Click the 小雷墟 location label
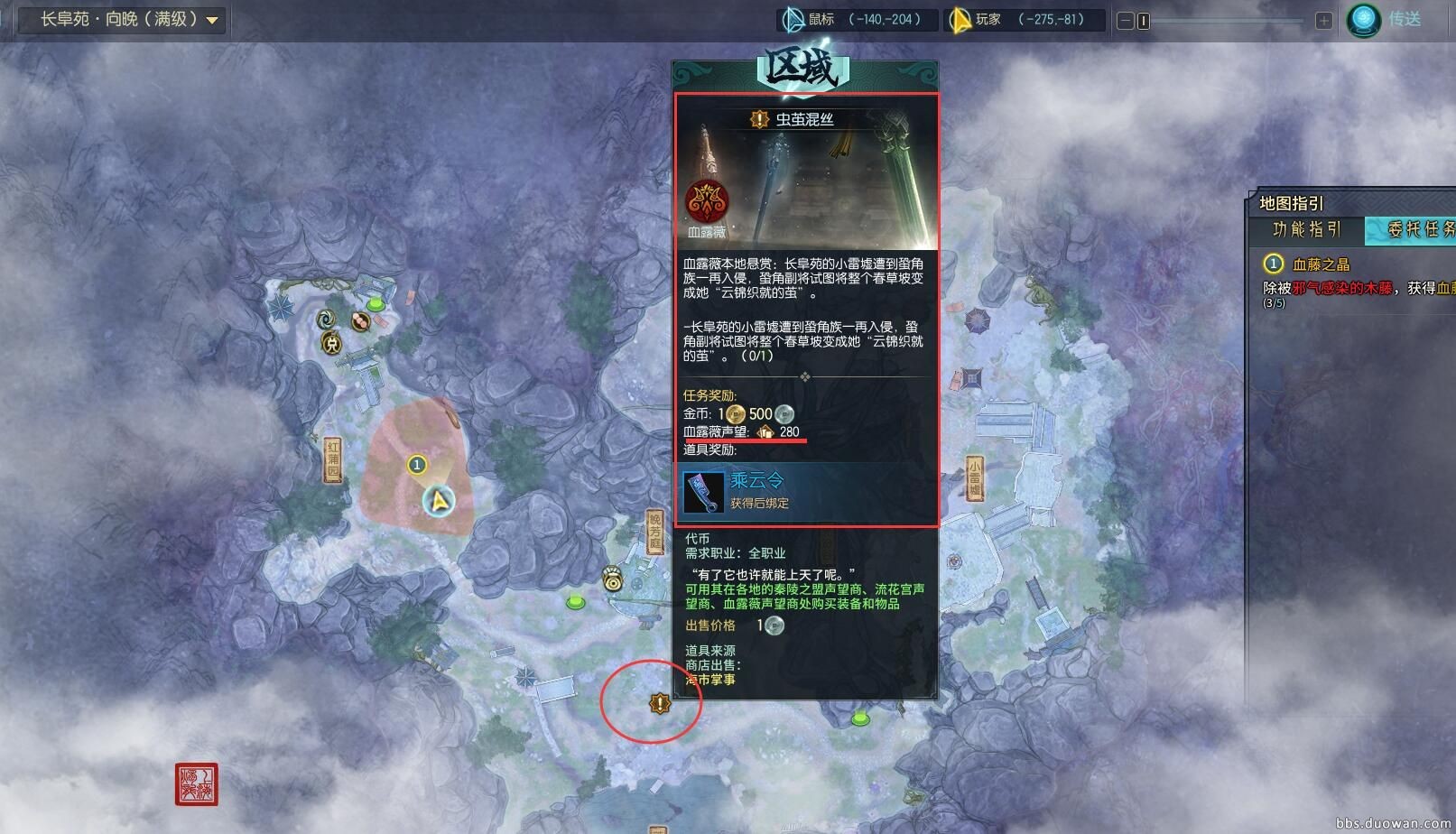This screenshot has height=834, width=1456. click(x=975, y=478)
